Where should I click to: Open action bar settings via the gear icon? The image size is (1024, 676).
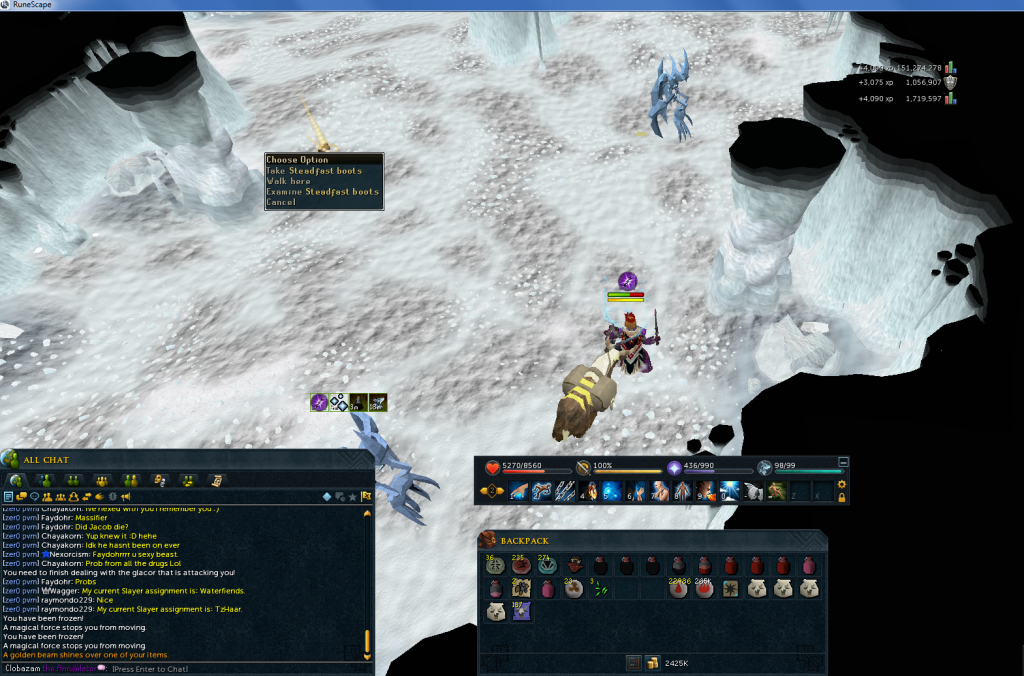click(842, 484)
